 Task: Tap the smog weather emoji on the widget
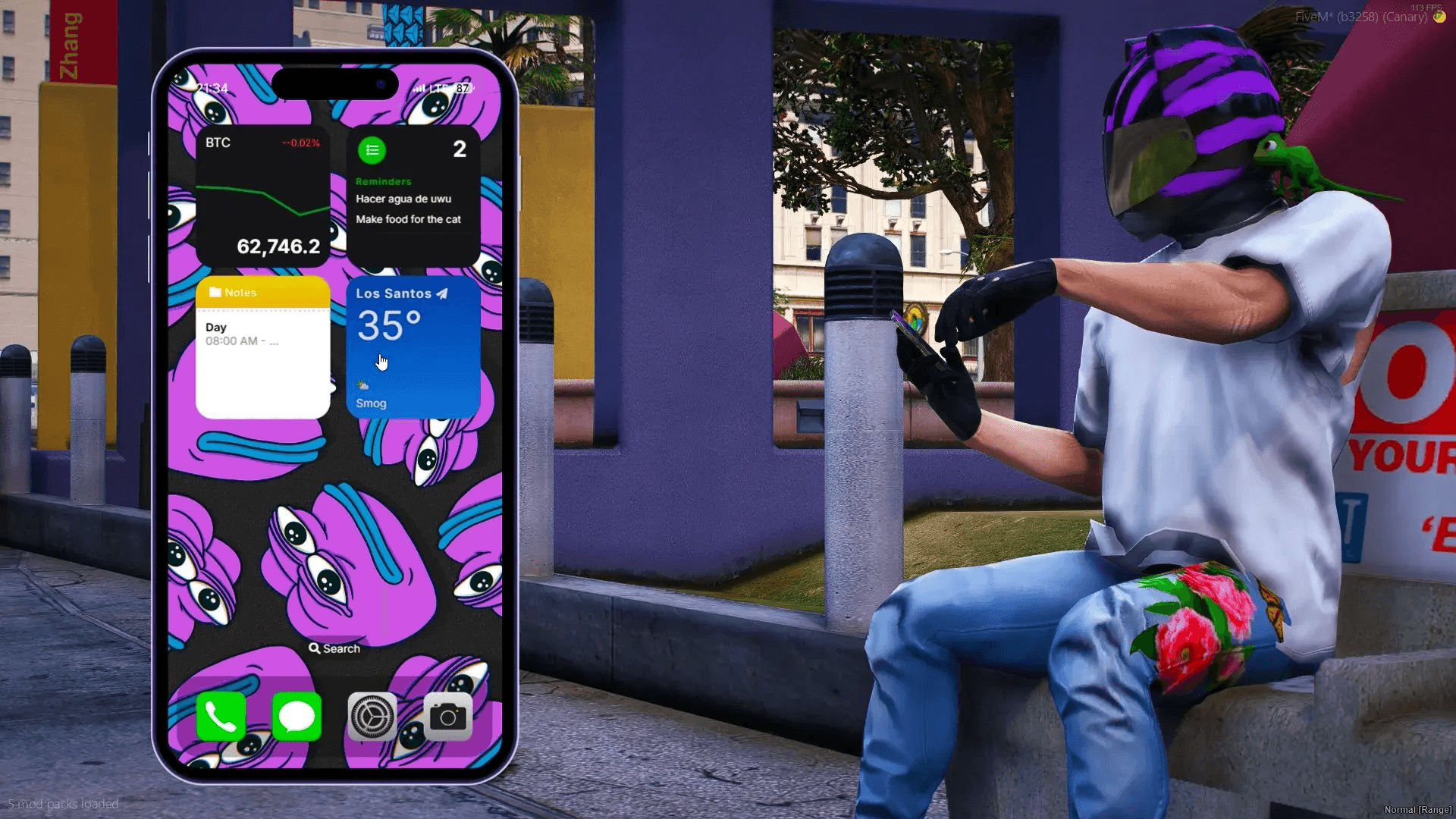362,385
